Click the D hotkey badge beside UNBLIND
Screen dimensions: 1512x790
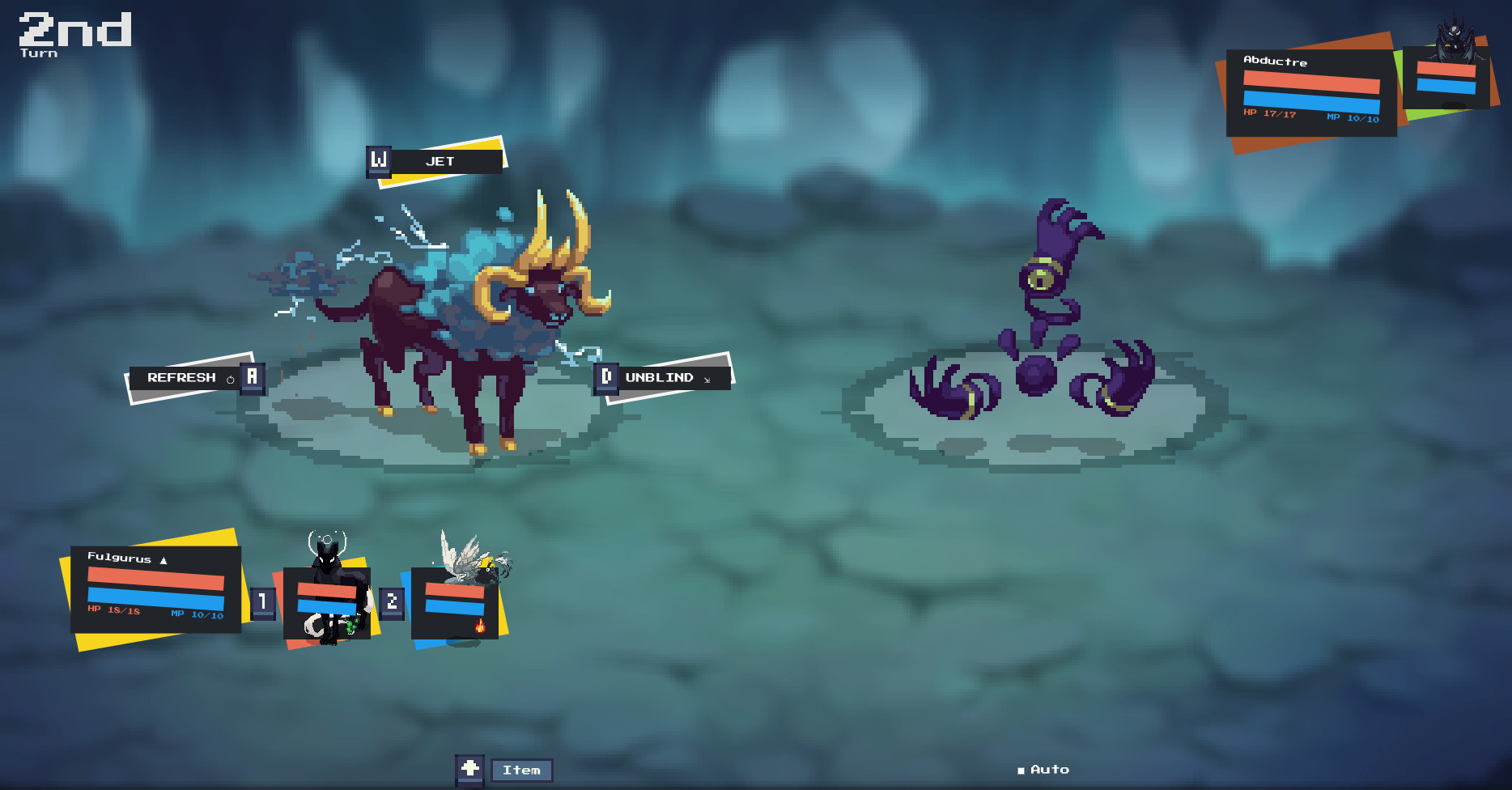click(x=605, y=376)
